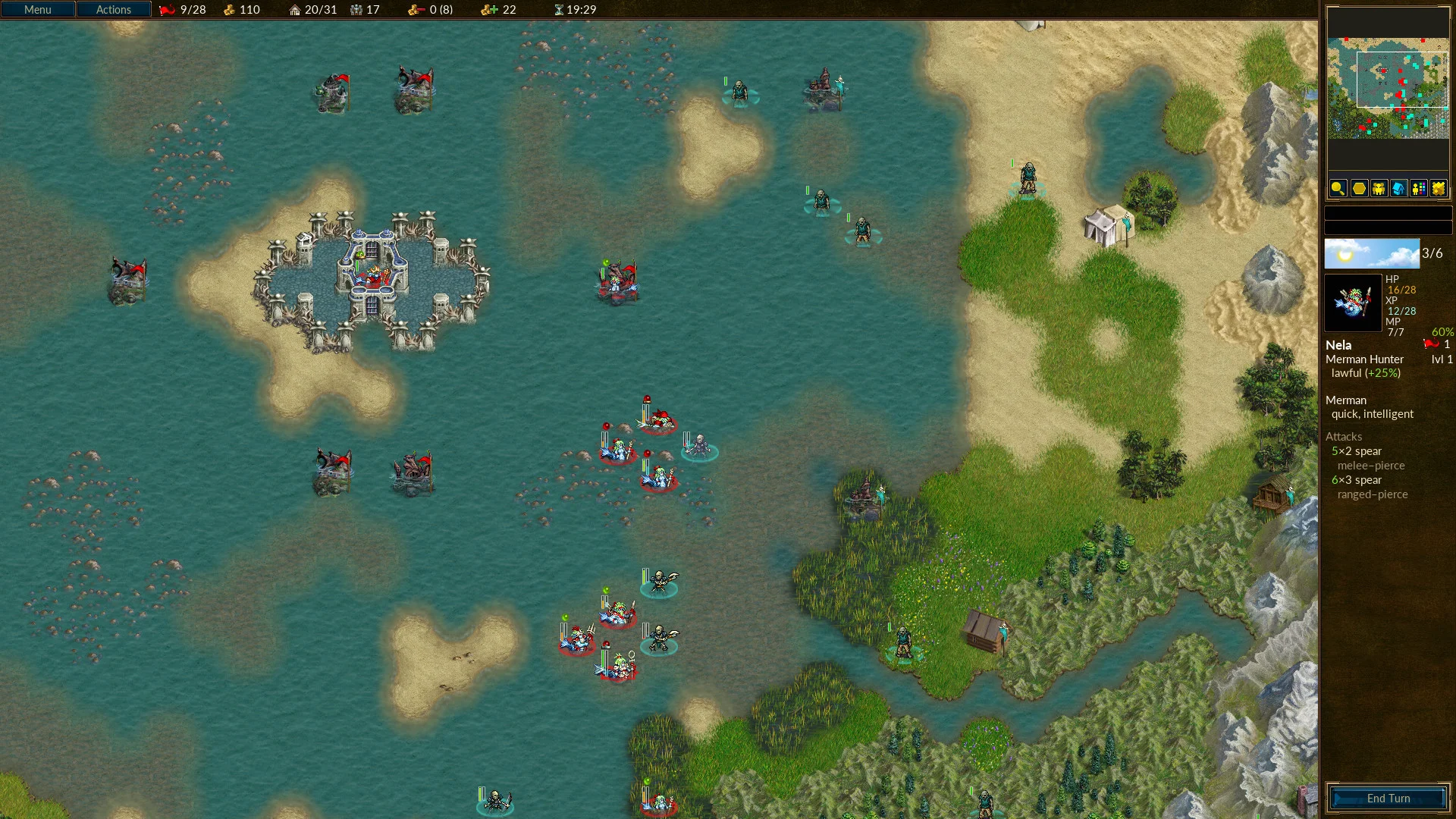Toggle the unit team colors minimap button

pos(1418,188)
